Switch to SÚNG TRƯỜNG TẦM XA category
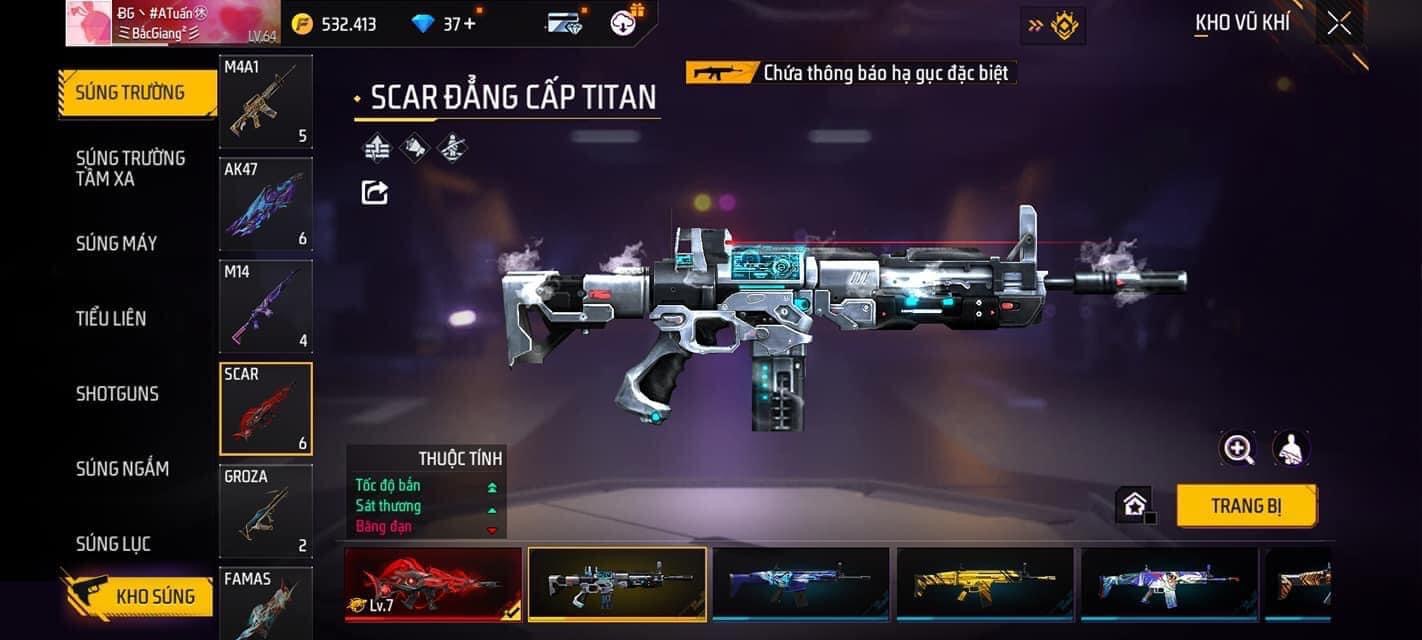1422x640 pixels. pyautogui.click(x=130, y=168)
